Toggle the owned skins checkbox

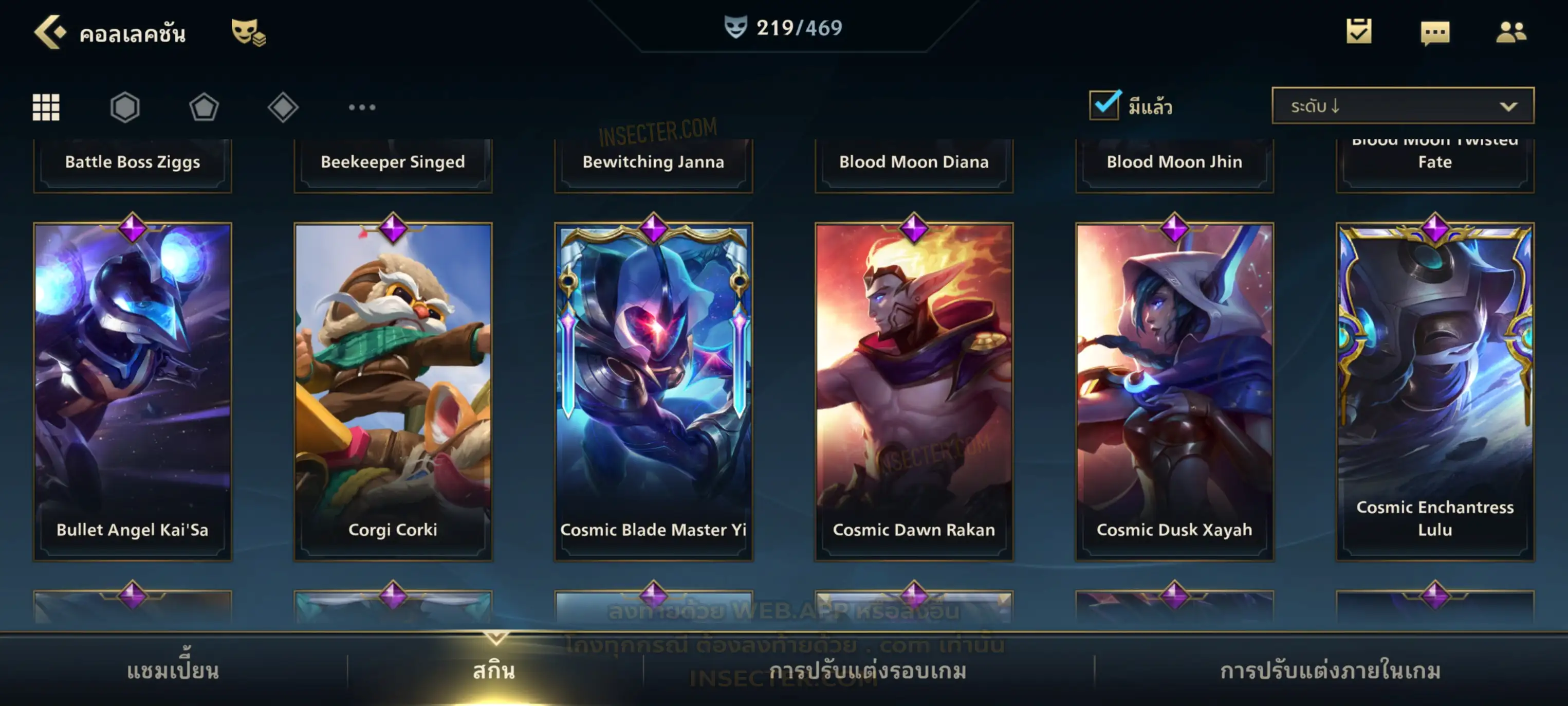[x=1104, y=105]
